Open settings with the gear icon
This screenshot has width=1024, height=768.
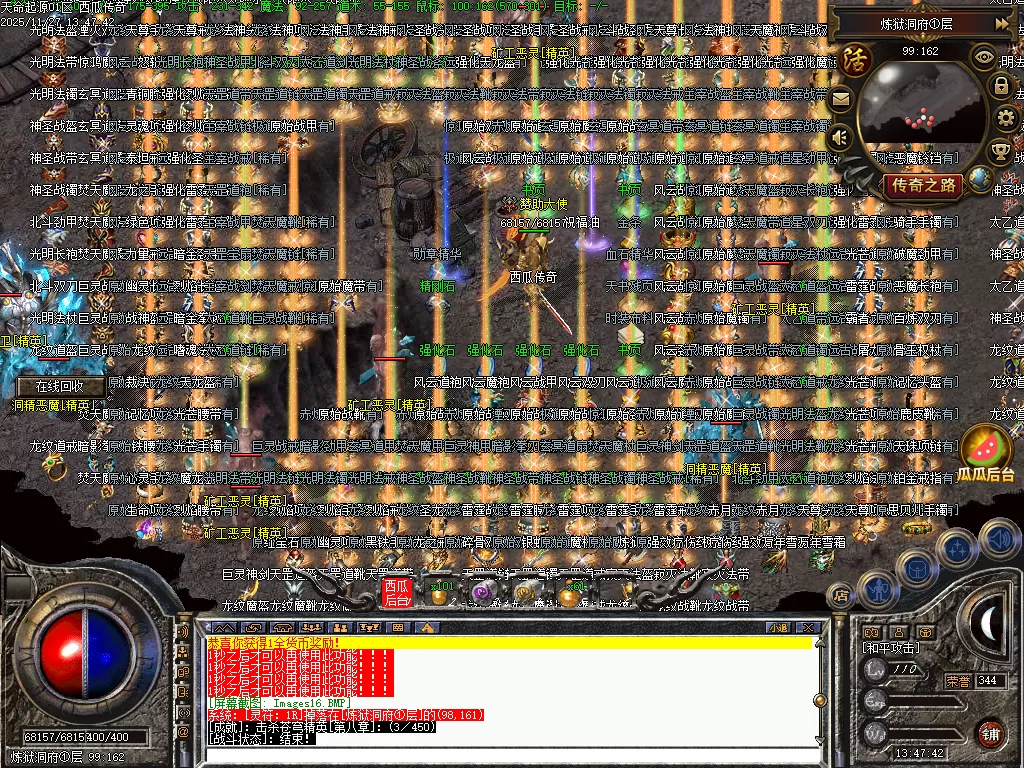(x=1004, y=119)
